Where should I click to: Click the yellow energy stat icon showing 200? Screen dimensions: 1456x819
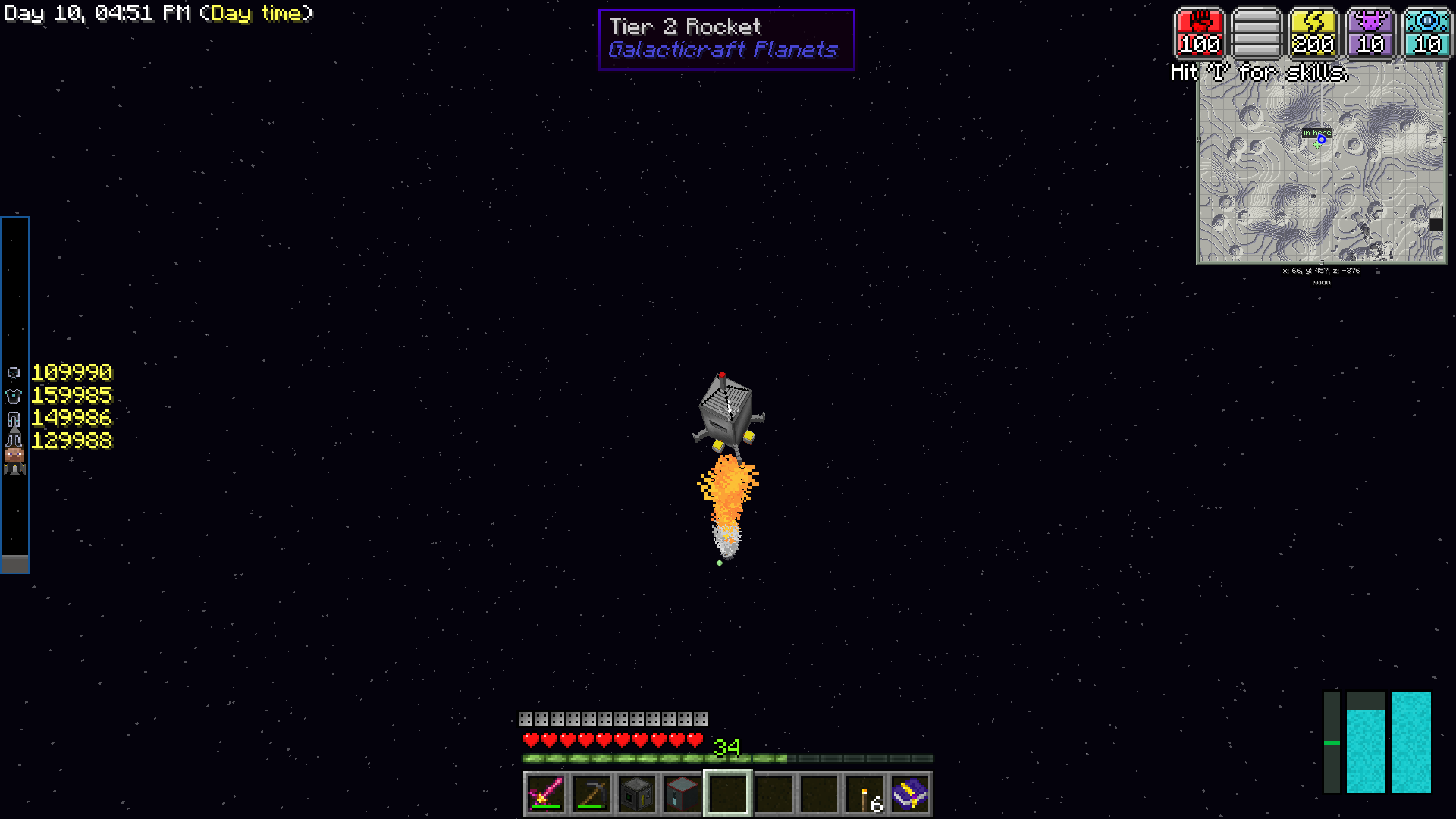[x=1313, y=33]
